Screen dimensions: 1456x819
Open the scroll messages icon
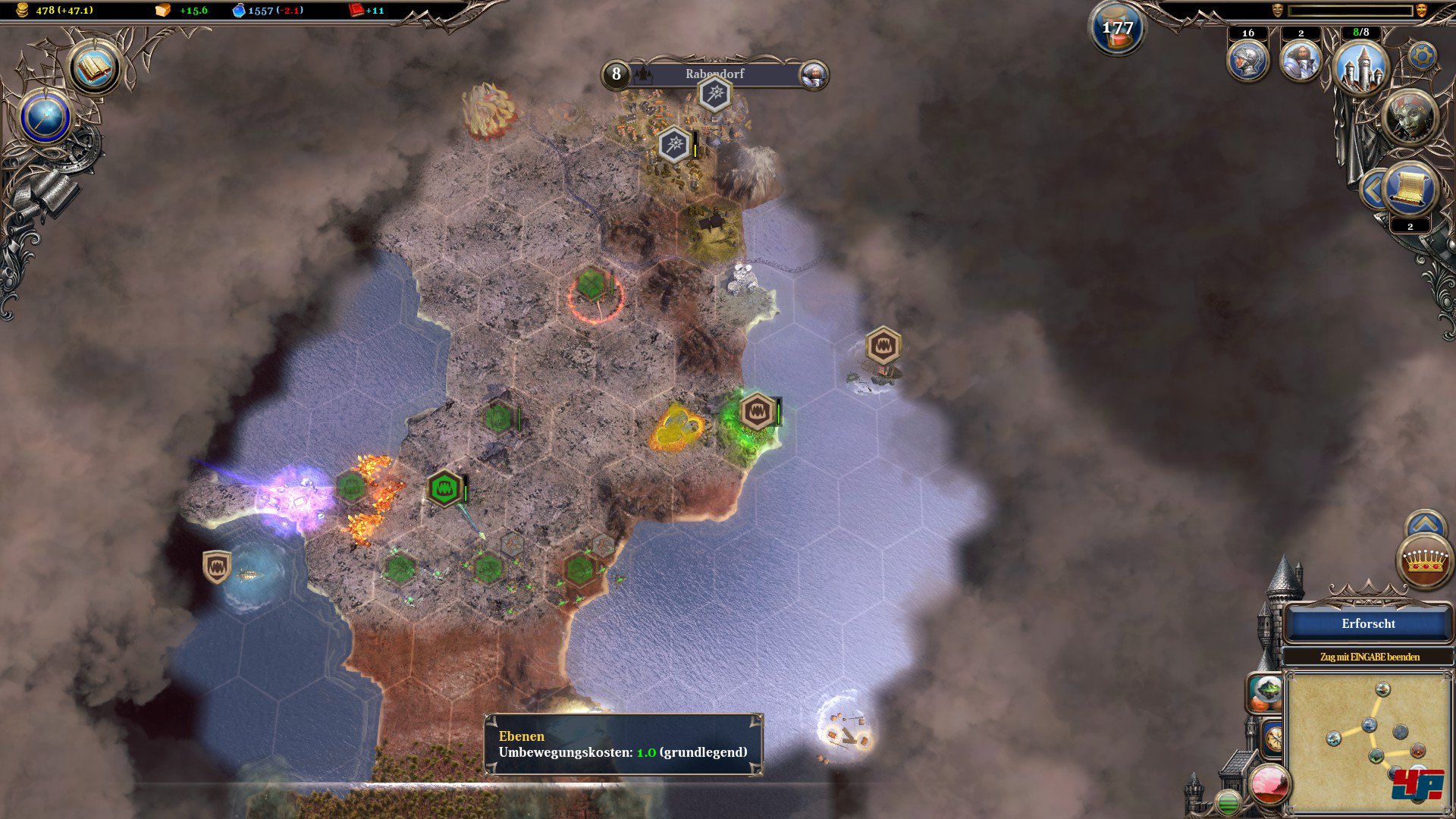1410,190
